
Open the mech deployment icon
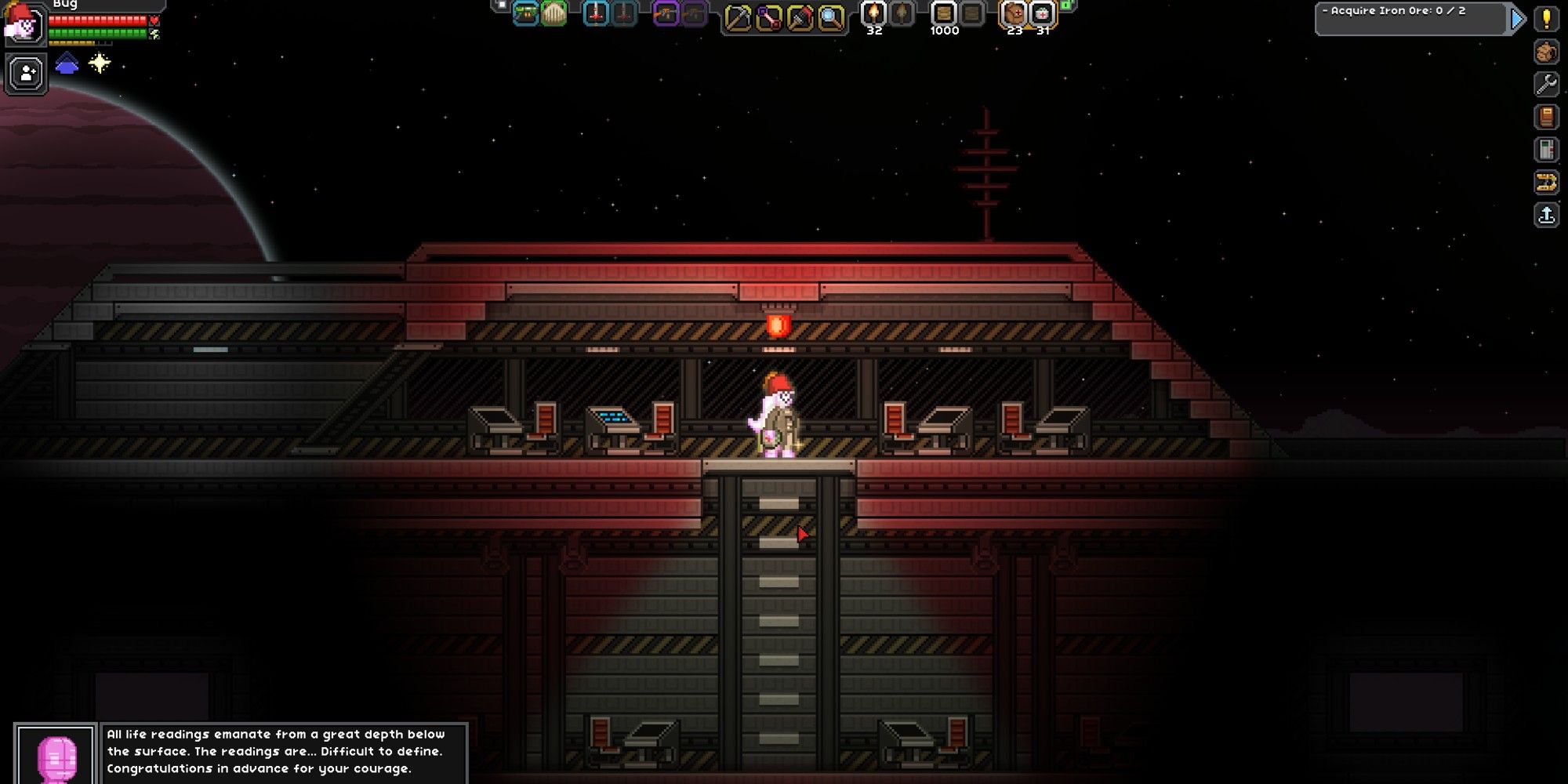click(1547, 182)
